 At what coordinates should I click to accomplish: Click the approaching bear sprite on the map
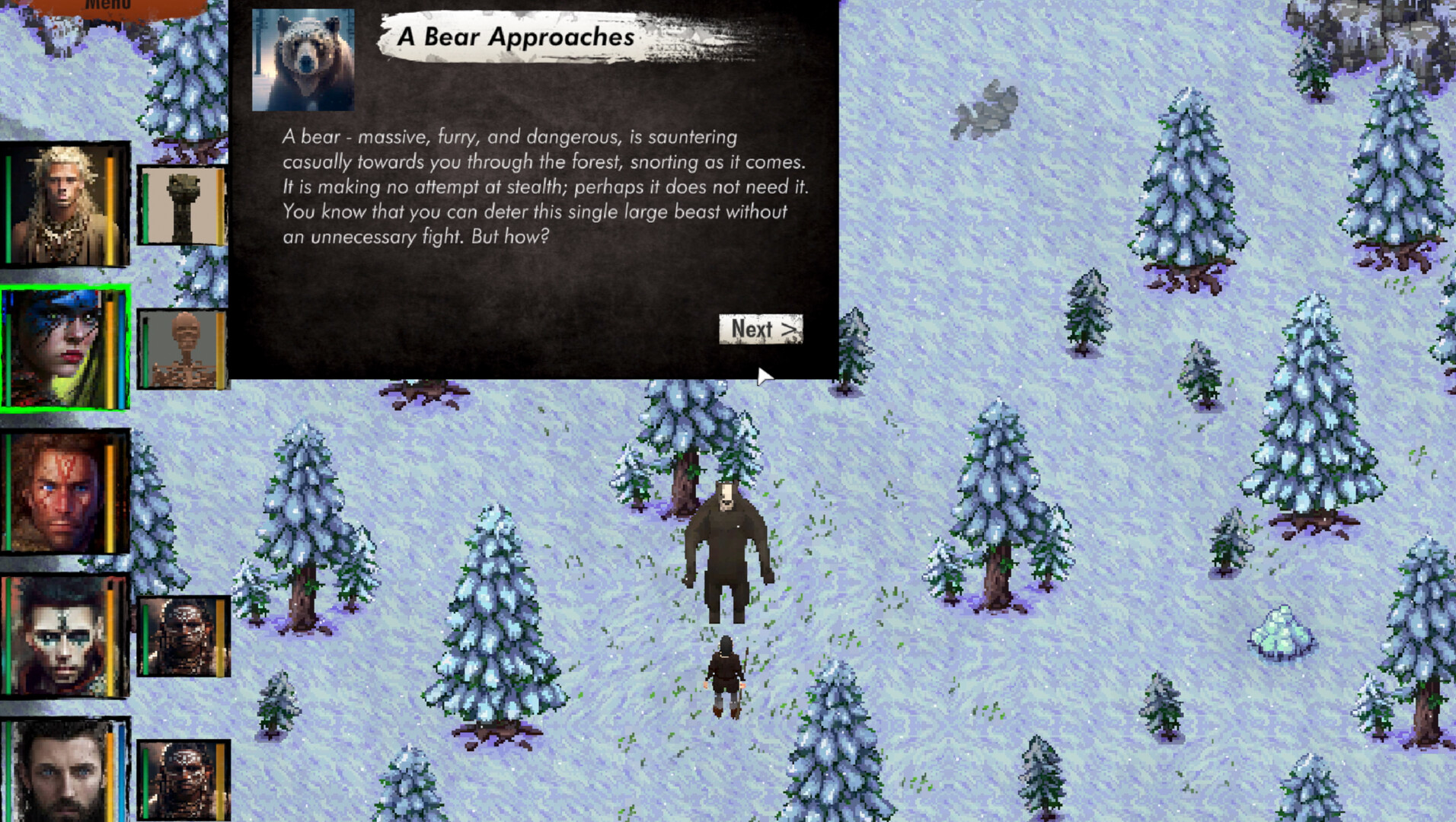(729, 540)
